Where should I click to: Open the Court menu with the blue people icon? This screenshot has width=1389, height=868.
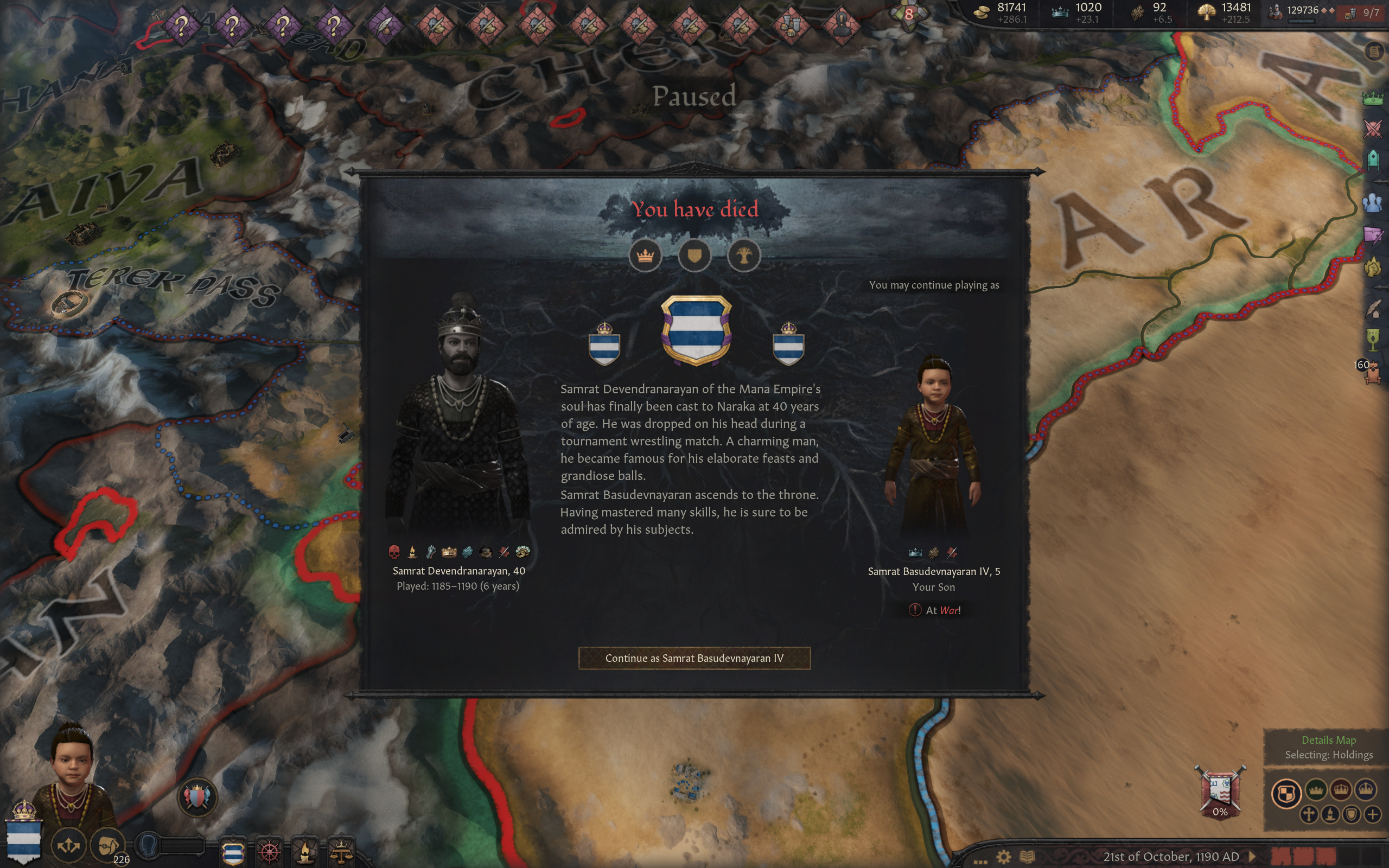pyautogui.click(x=1372, y=203)
